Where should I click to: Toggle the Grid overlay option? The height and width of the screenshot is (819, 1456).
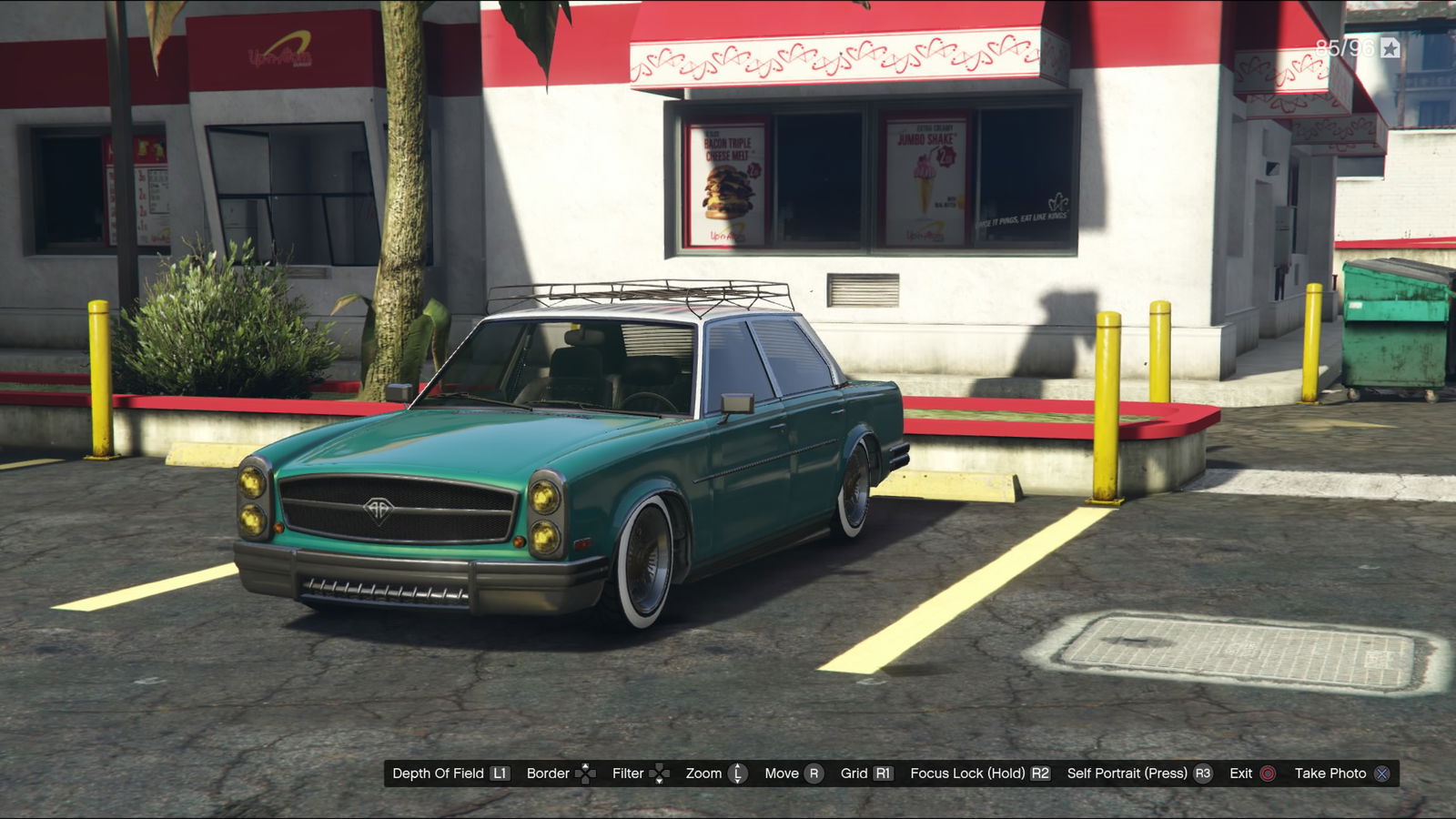[x=865, y=773]
